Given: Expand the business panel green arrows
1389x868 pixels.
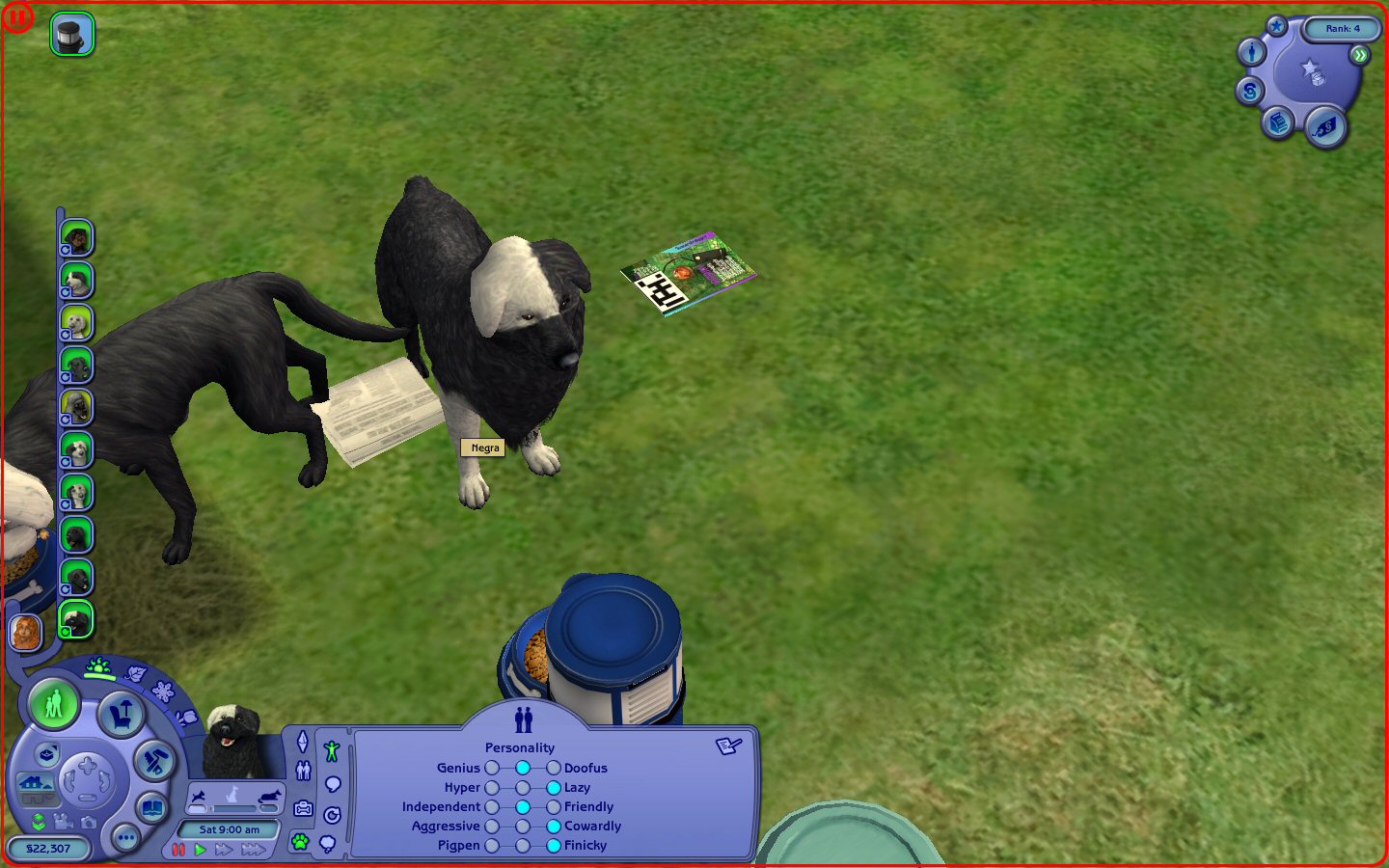Looking at the screenshot, I should click(x=1360, y=55).
